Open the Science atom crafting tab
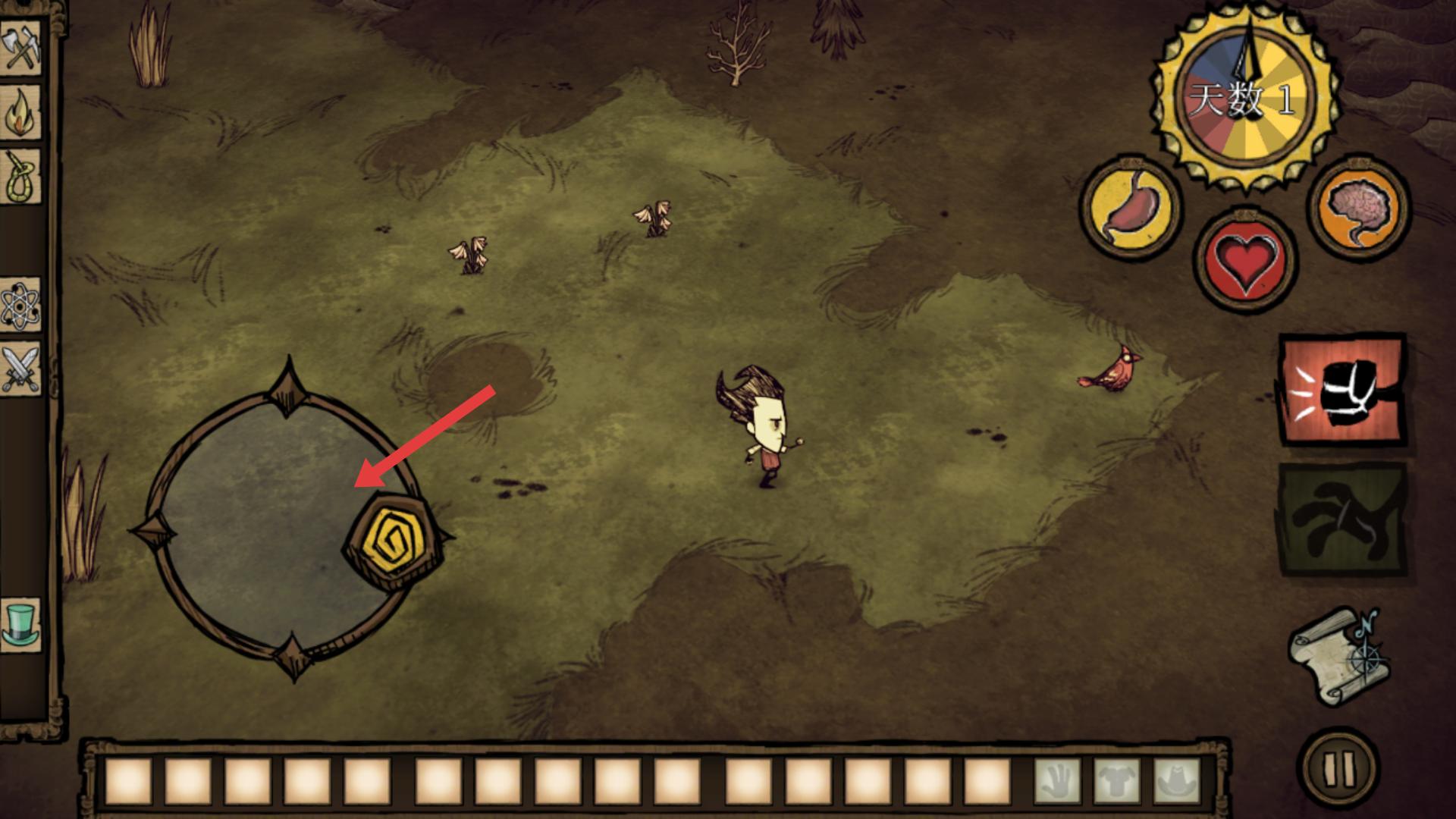Screen dimensions: 1456x819 click(20, 306)
